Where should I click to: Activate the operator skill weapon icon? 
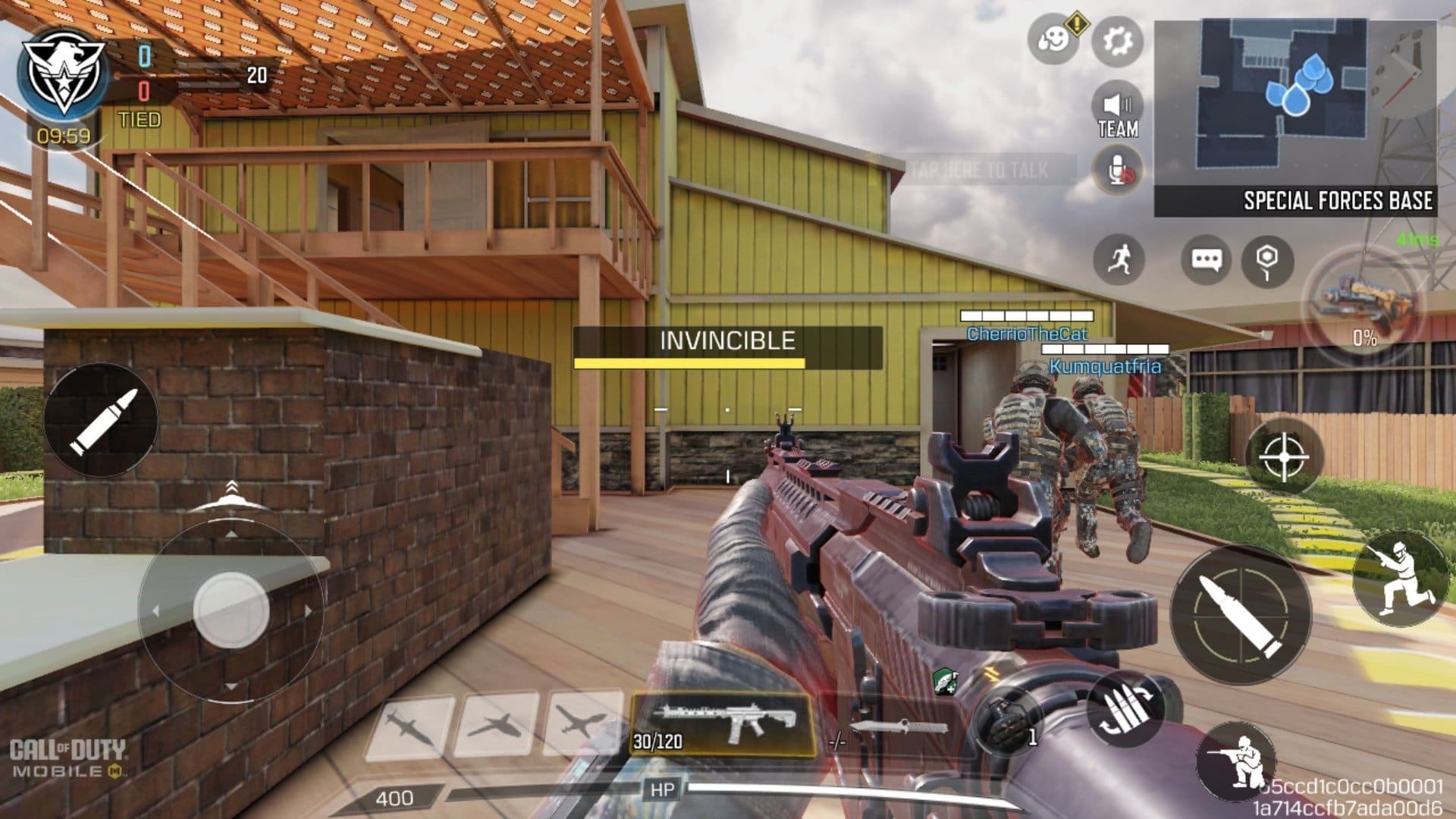[x=1366, y=303]
